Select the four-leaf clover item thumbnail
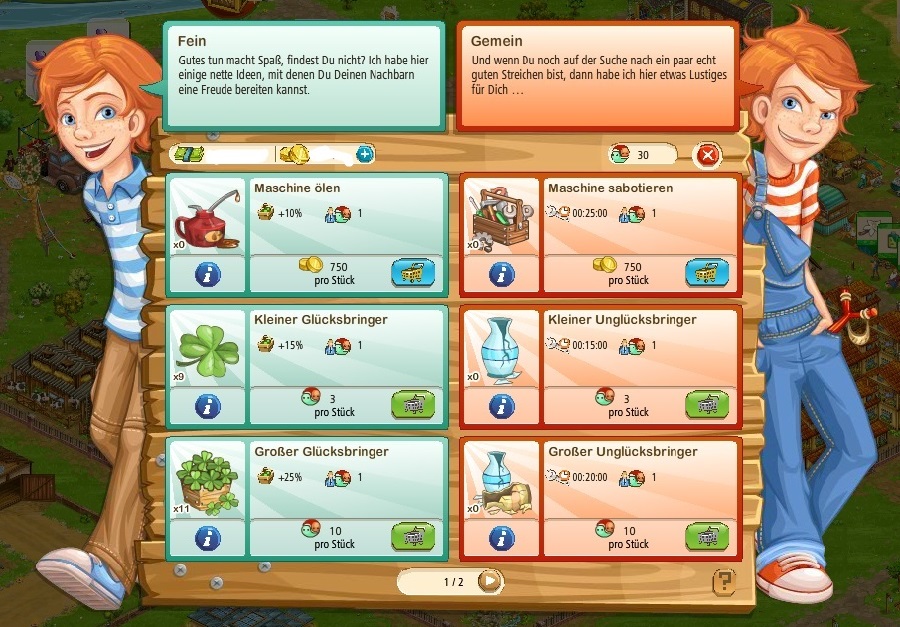 (x=207, y=349)
